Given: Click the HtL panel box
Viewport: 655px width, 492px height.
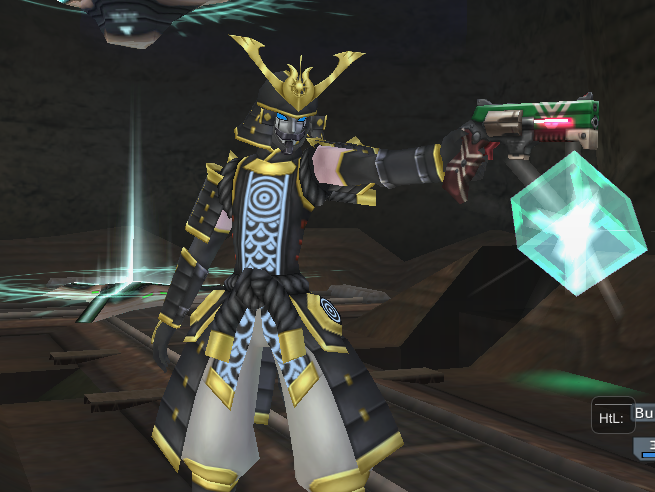Looking at the screenshot, I should [612, 416].
